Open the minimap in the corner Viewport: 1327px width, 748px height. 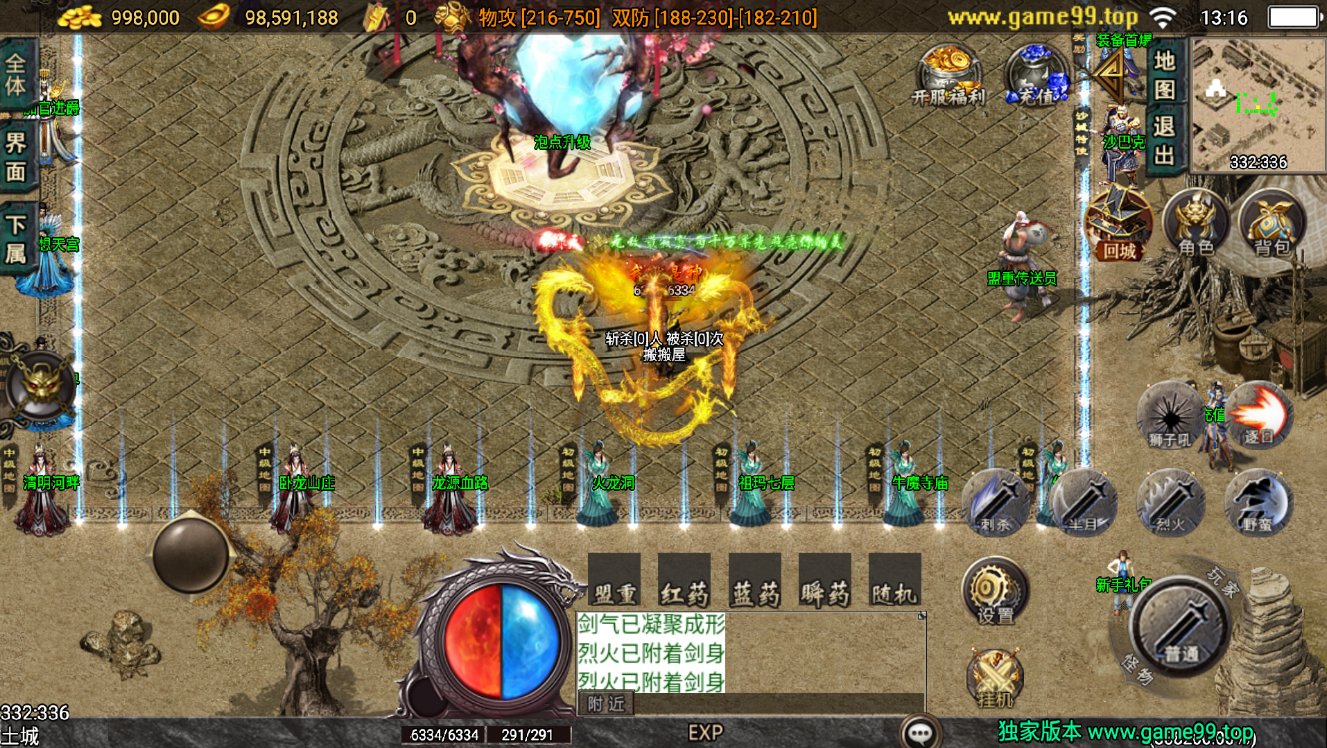(x=1258, y=107)
